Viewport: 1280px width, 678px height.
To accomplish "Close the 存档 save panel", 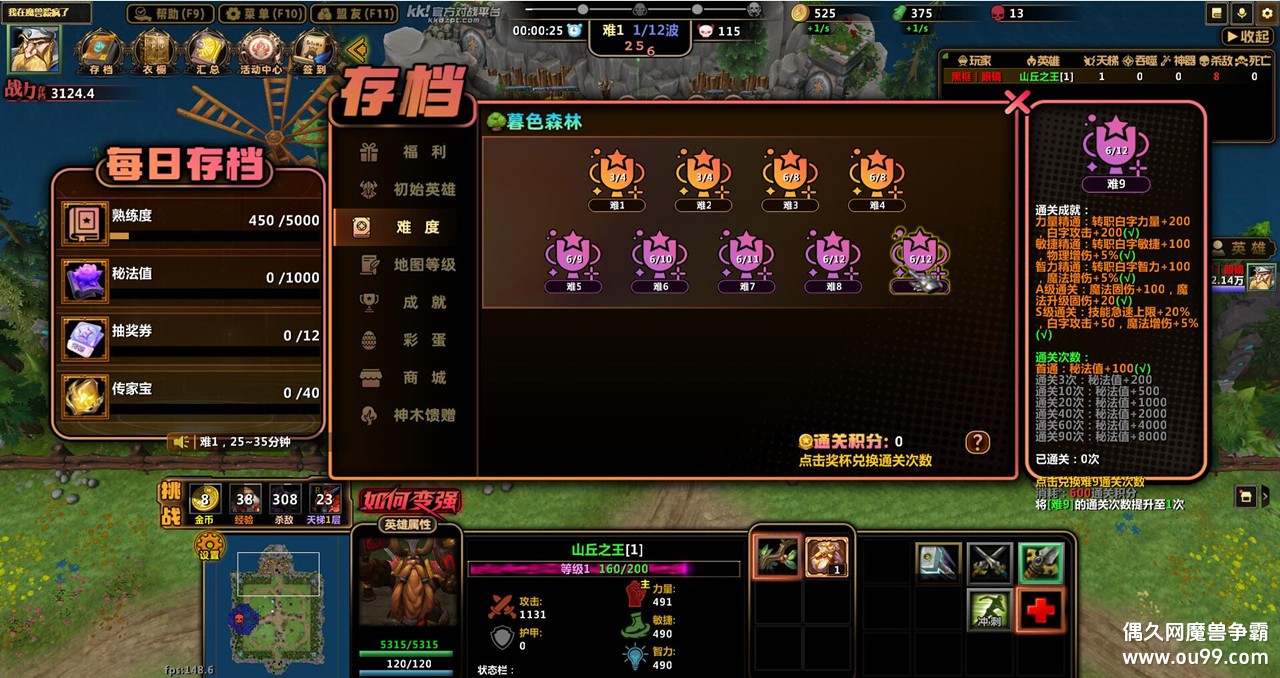I will [1017, 102].
